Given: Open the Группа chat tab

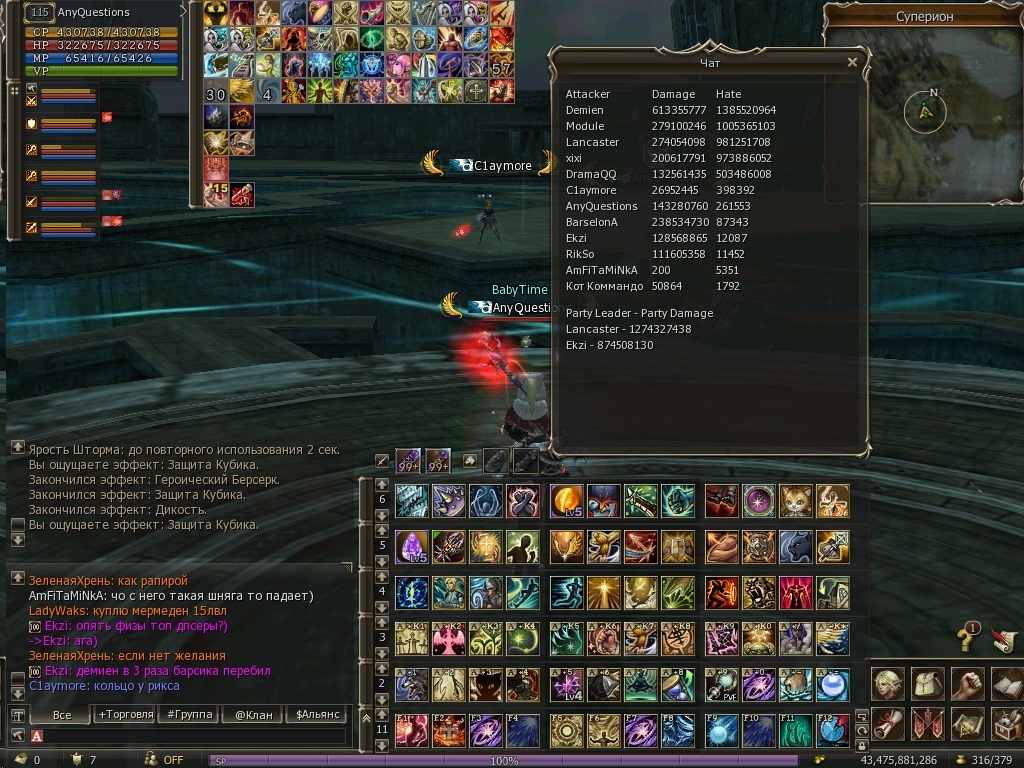Looking at the screenshot, I should point(190,715).
